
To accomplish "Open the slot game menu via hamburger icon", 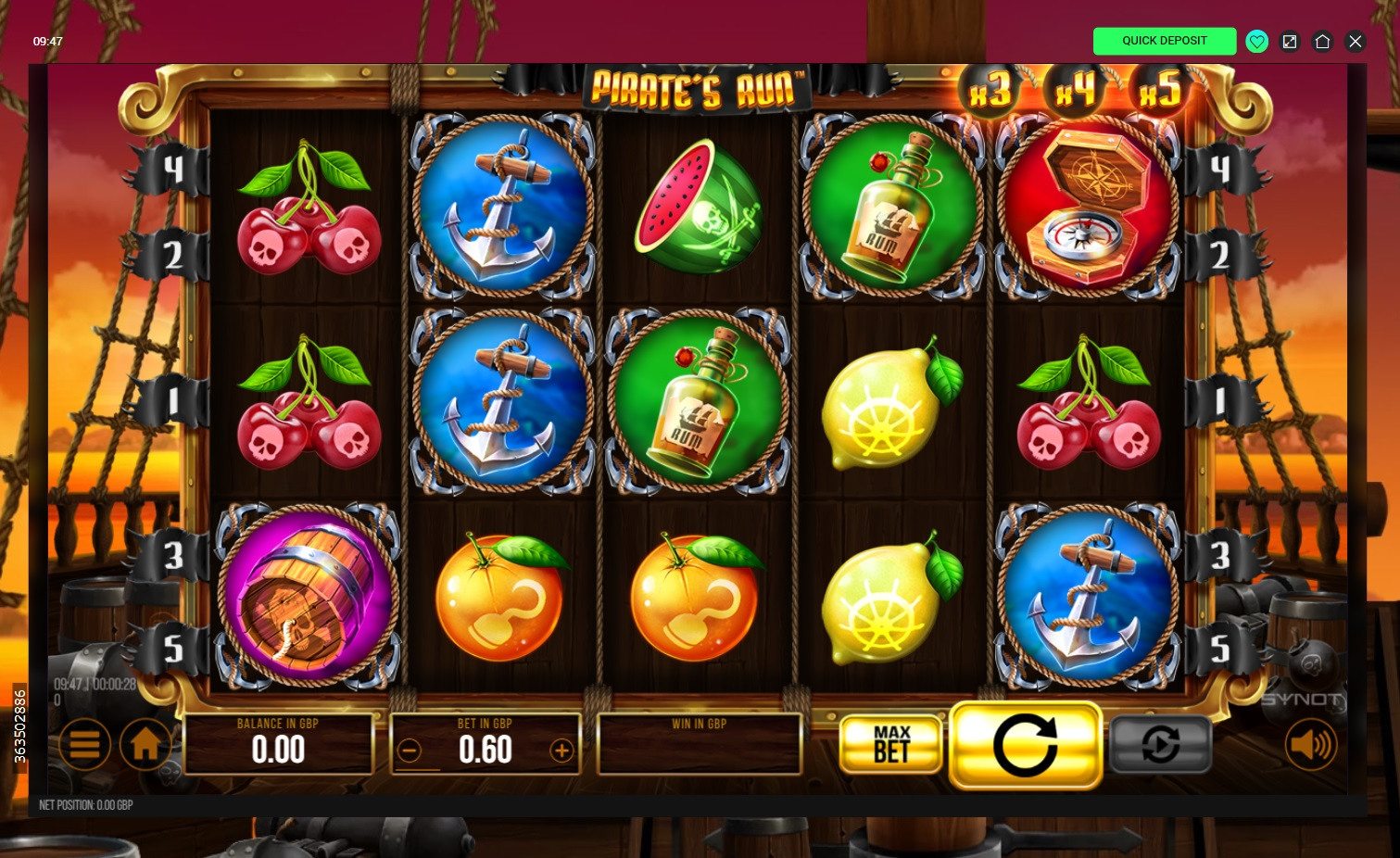I will [x=84, y=745].
